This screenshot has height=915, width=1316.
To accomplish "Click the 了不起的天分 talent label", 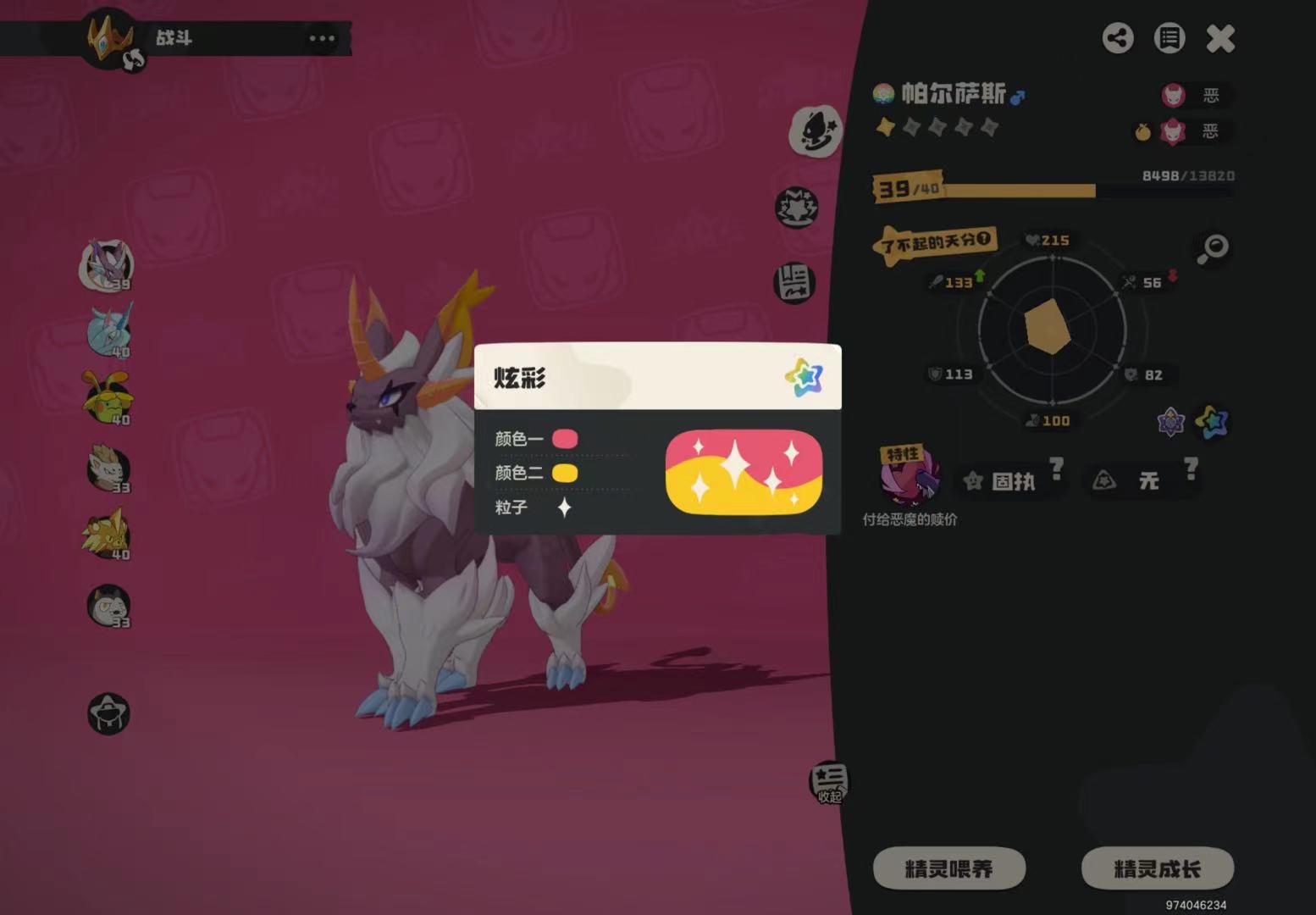I will [935, 243].
